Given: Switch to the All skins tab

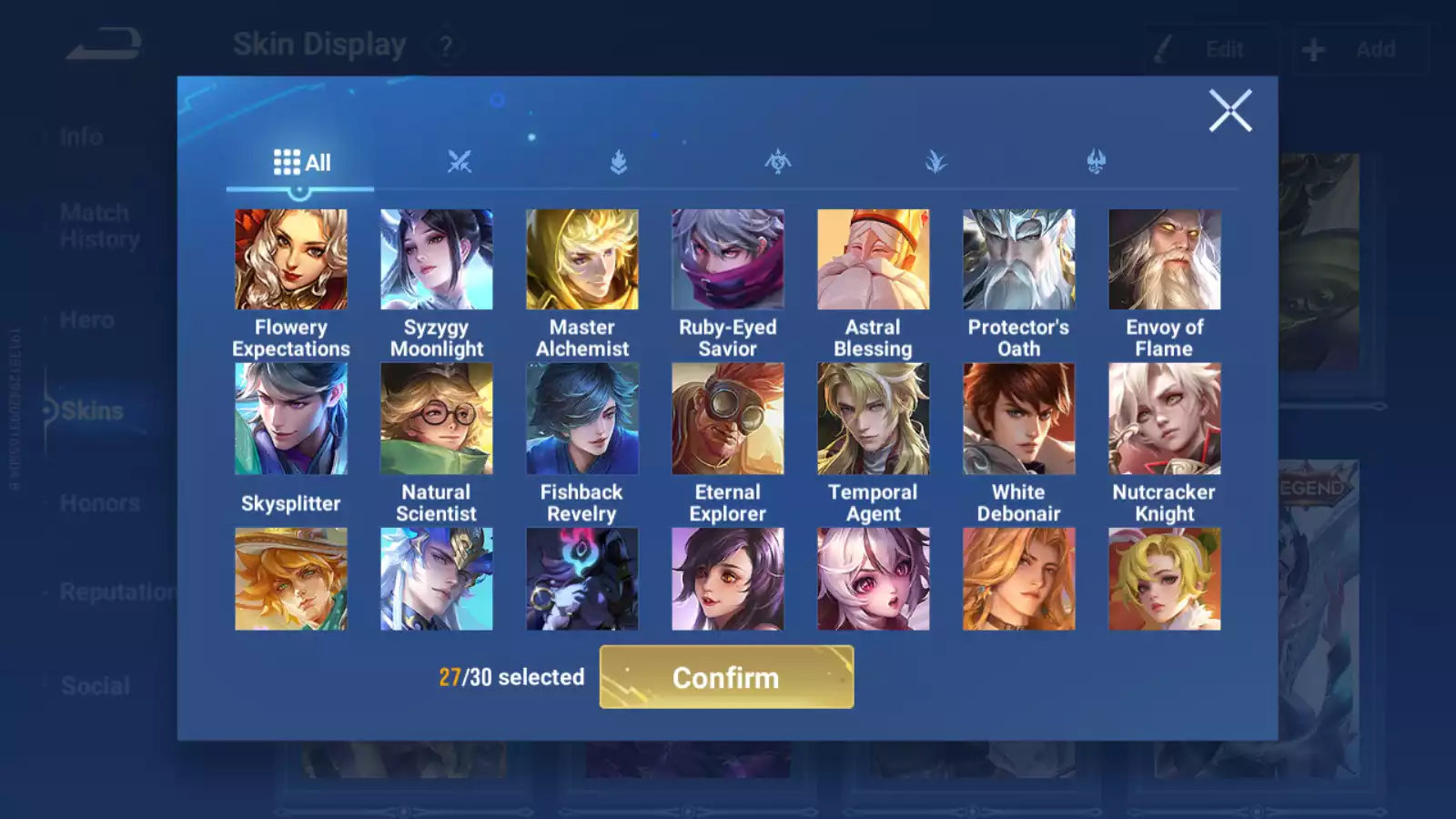Looking at the screenshot, I should pos(301,163).
